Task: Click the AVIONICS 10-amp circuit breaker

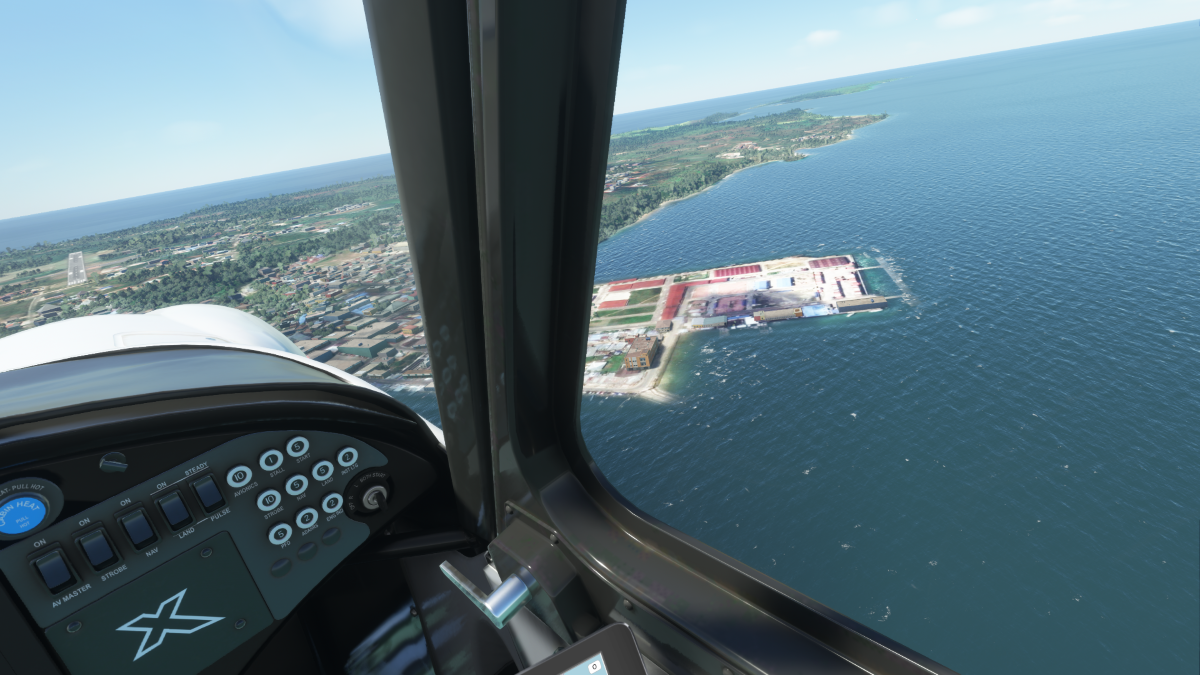Action: (240, 476)
